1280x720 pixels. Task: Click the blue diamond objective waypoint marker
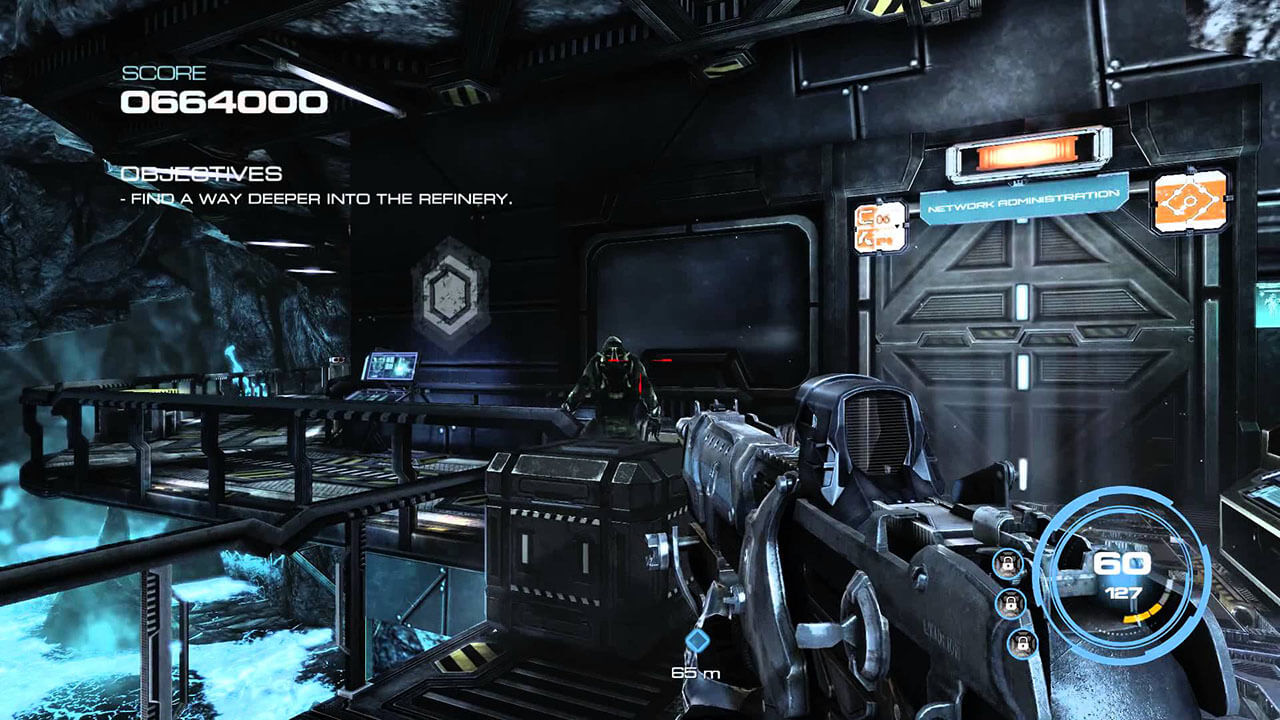(696, 639)
